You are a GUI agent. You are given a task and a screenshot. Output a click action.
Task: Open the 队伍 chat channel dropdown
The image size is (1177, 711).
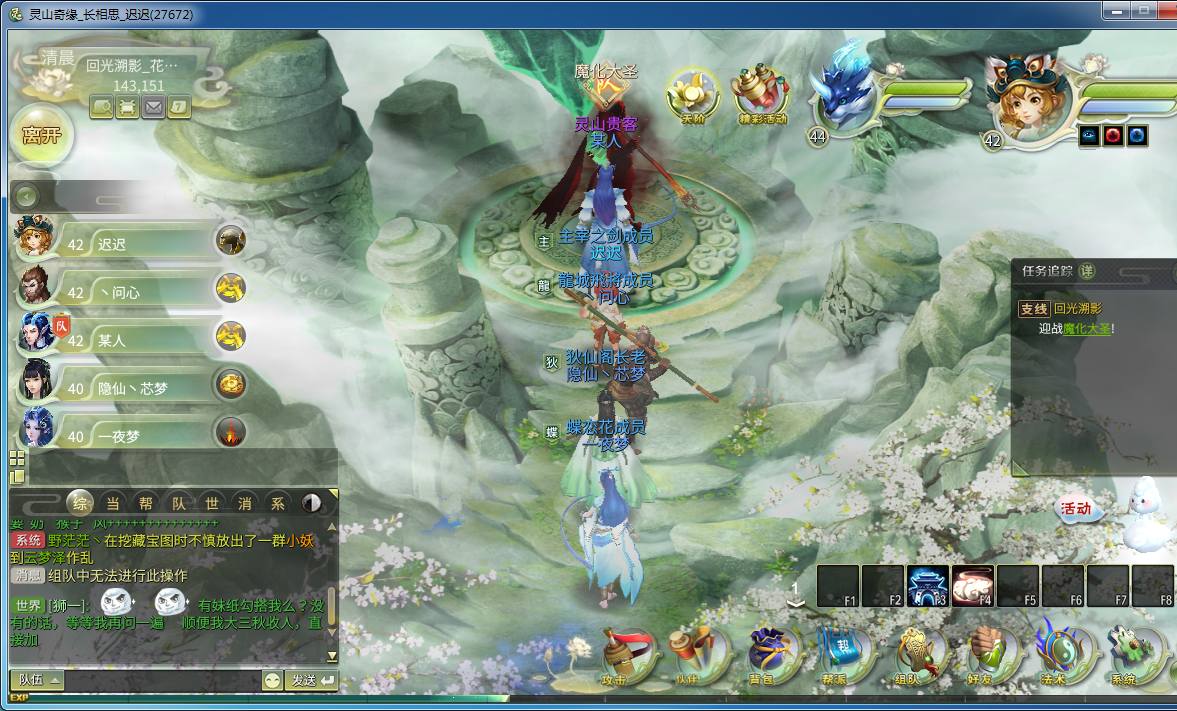point(38,680)
